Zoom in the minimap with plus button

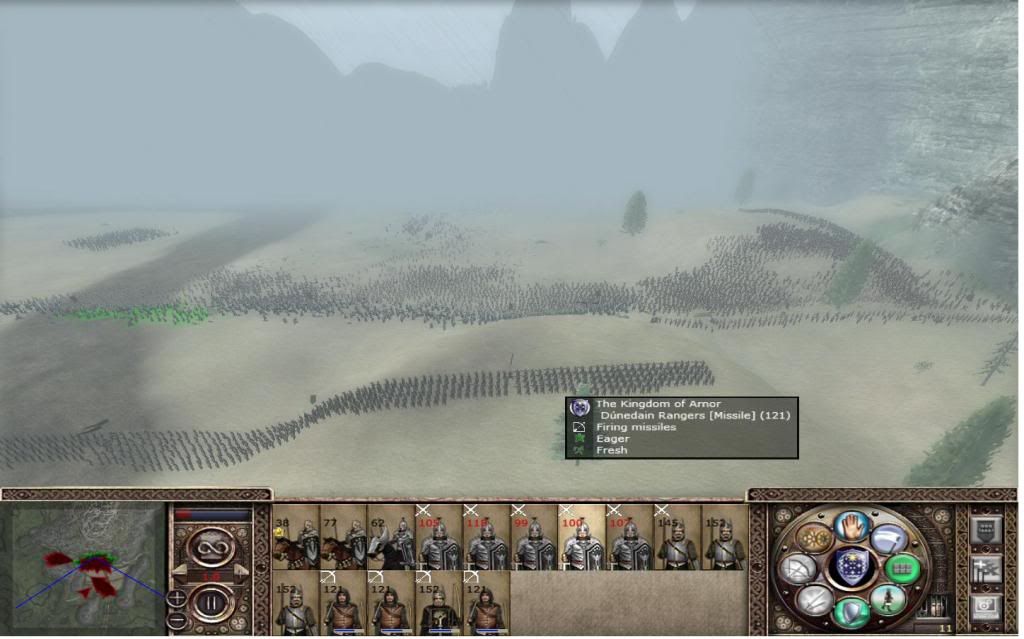176,598
